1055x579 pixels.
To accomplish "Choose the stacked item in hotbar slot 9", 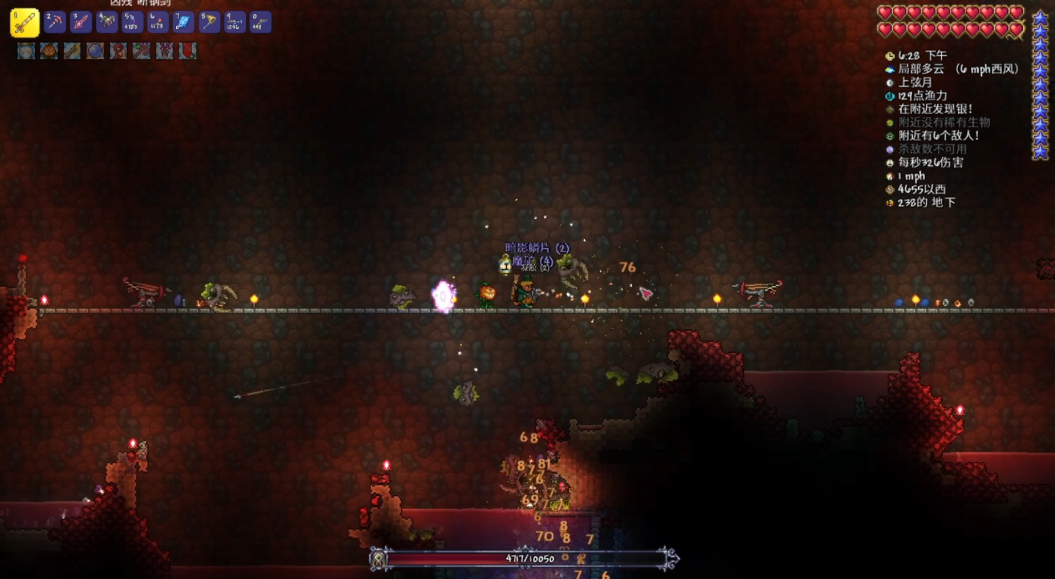I will tap(235, 21).
